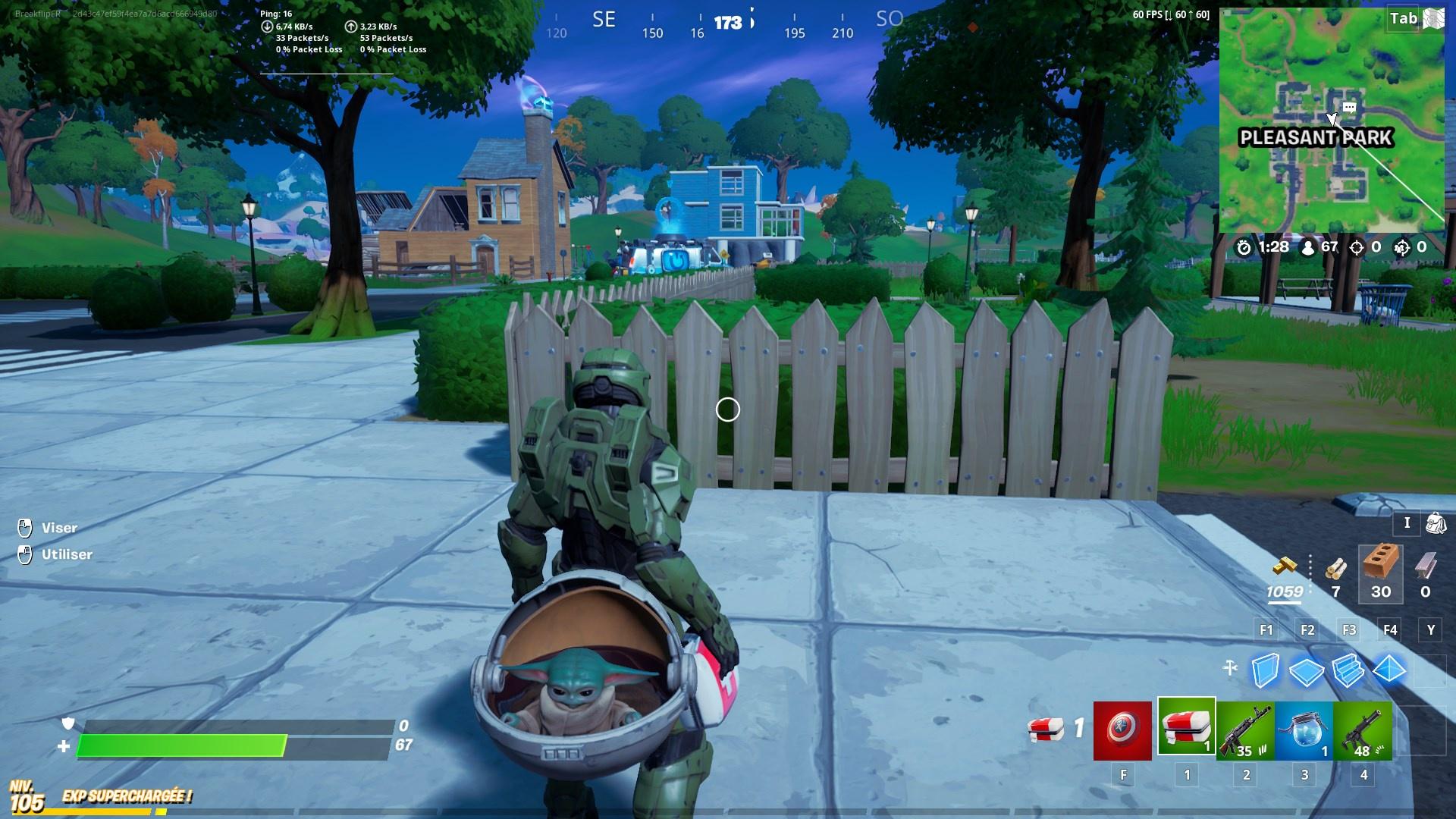The width and height of the screenshot is (1456, 819).
Task: Select the medkit in hotbar slot 1
Action: click(1188, 730)
